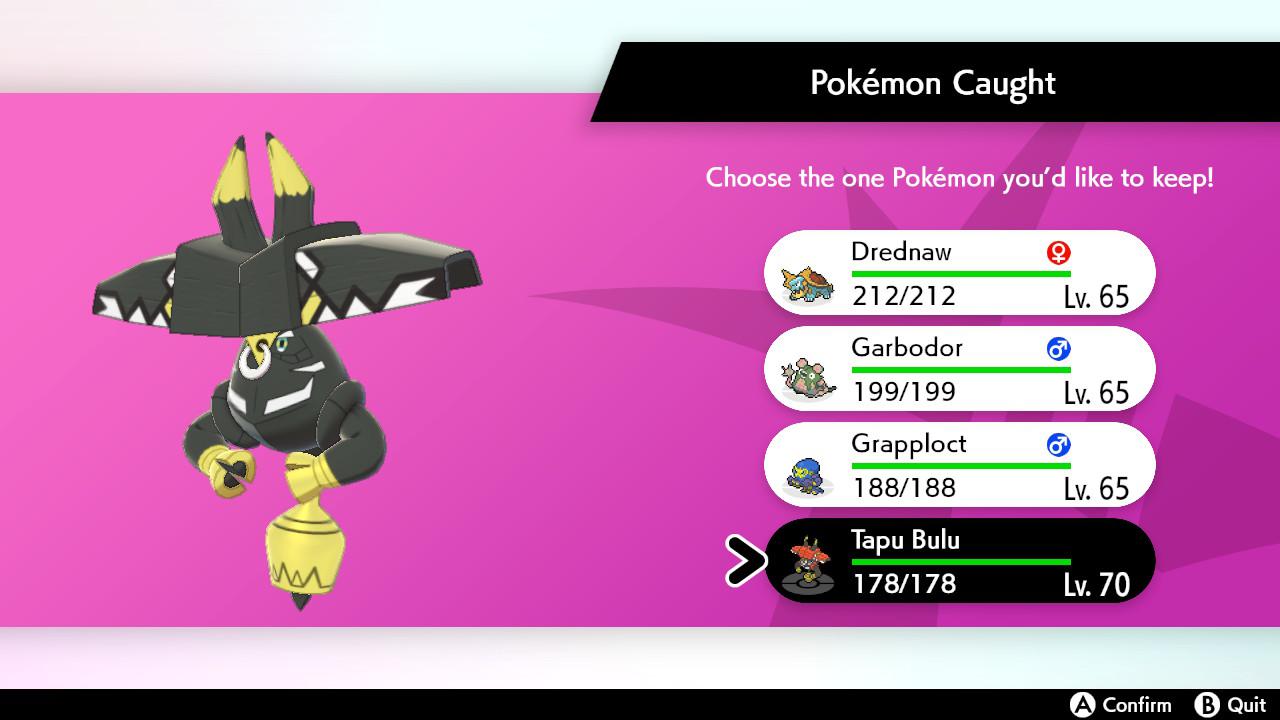The image size is (1280, 720).
Task: Click the Pokémon Caught header banner
Action: click(932, 83)
